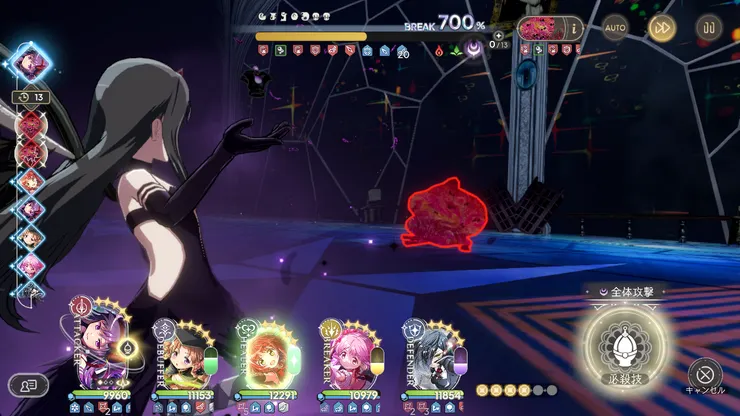Activate the 必殺技 special attack

click(x=624, y=346)
